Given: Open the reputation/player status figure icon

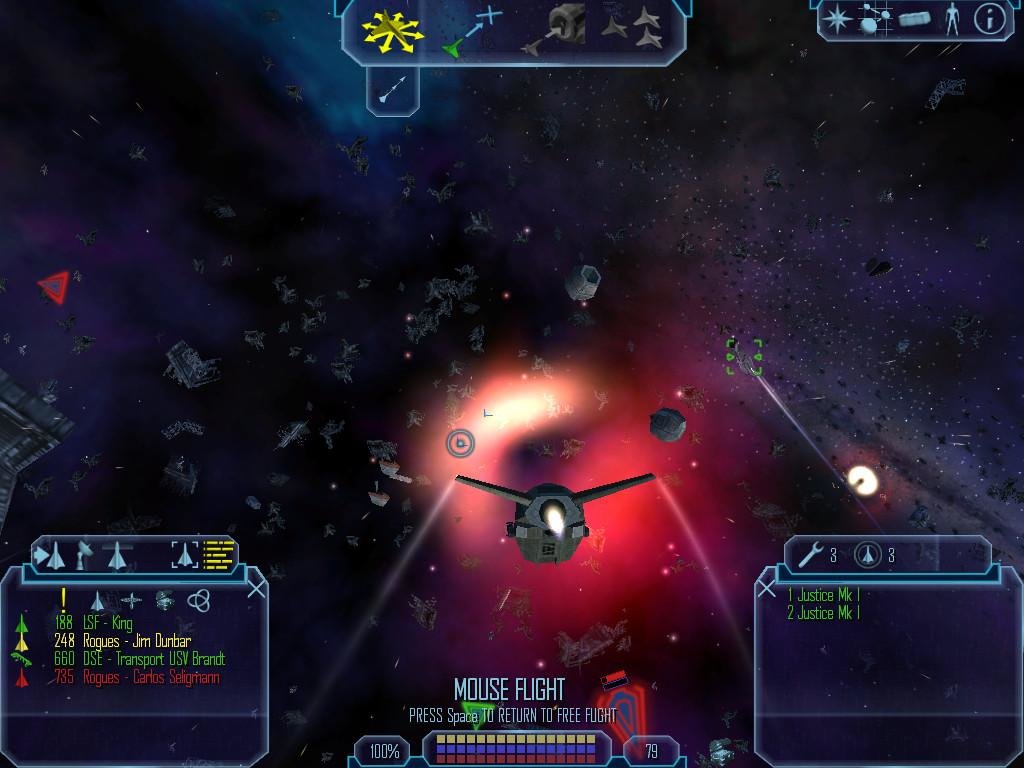Looking at the screenshot, I should (951, 18).
